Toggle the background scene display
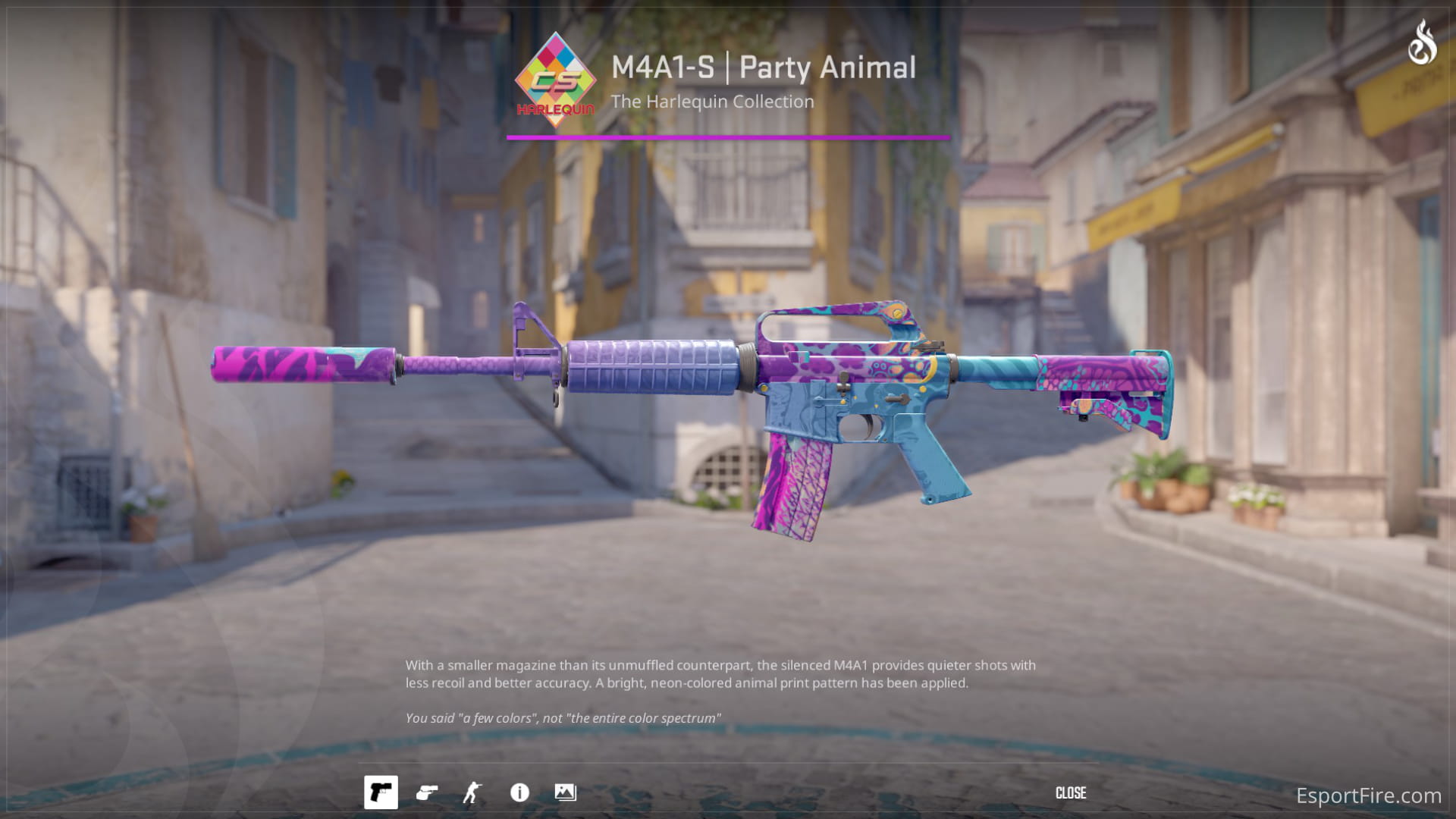Viewport: 1456px width, 819px height. pyautogui.click(x=565, y=792)
